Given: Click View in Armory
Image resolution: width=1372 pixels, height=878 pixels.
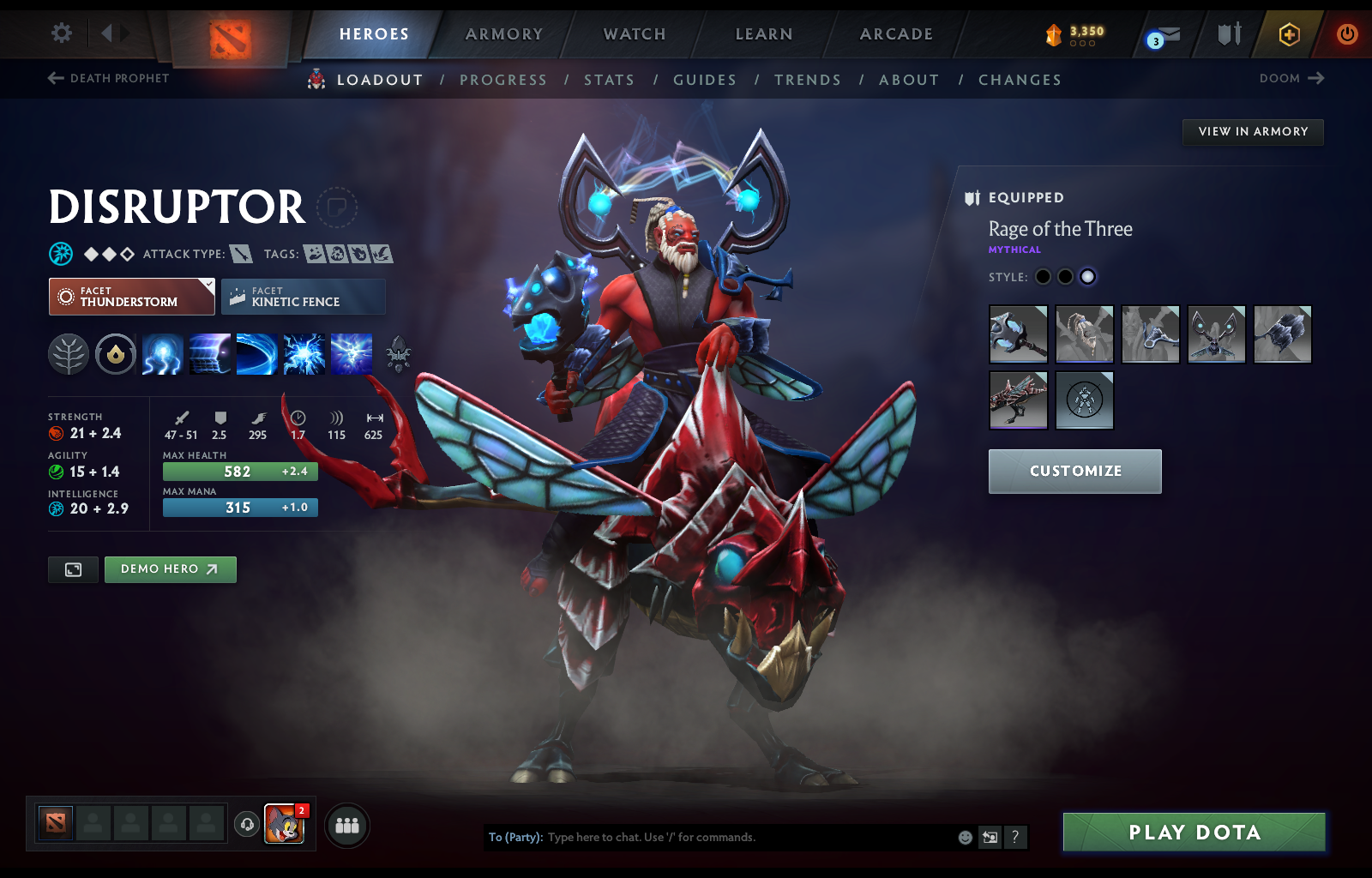Looking at the screenshot, I should (x=1253, y=132).
